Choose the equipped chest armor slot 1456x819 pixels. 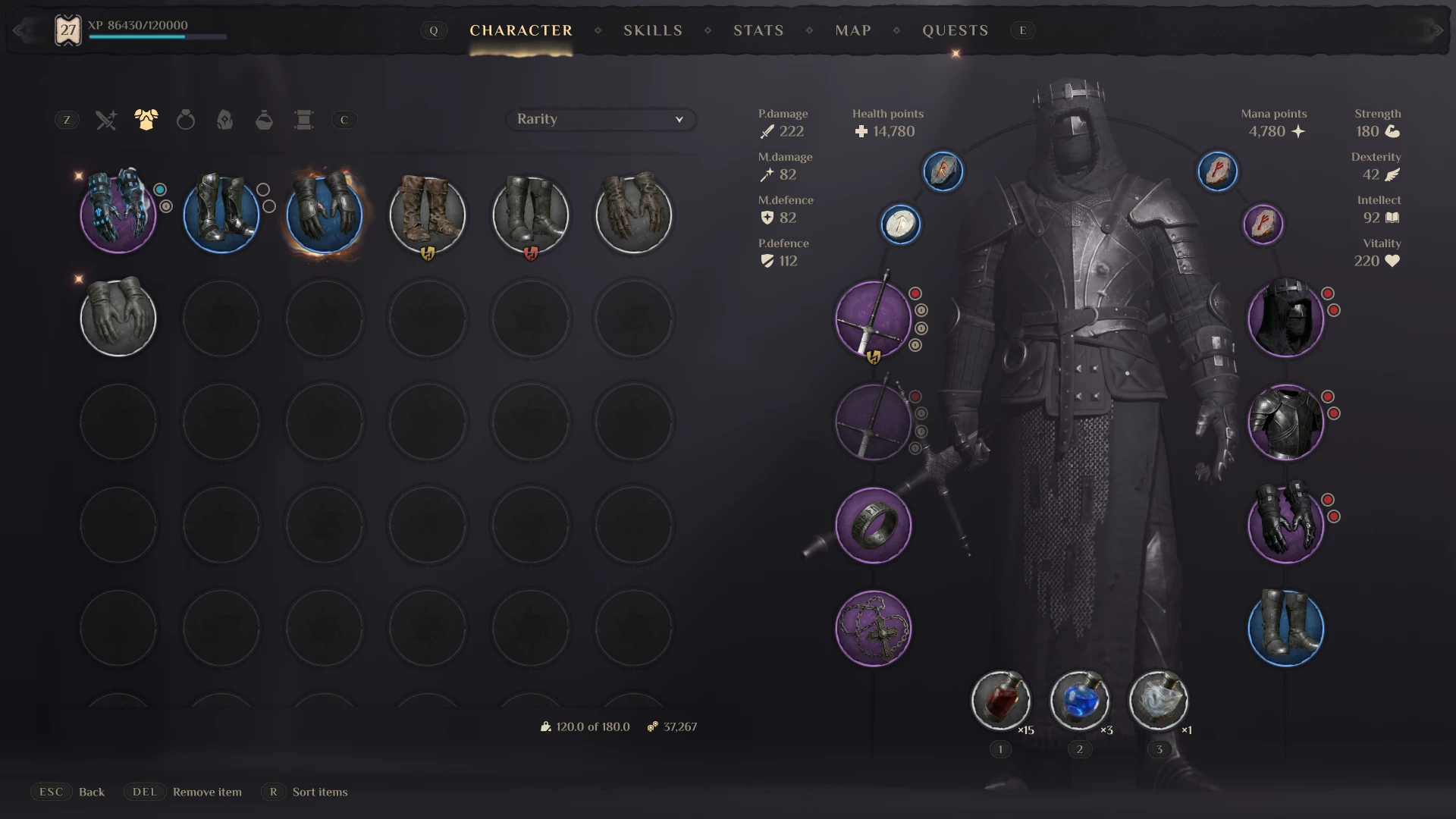[x=1285, y=422]
